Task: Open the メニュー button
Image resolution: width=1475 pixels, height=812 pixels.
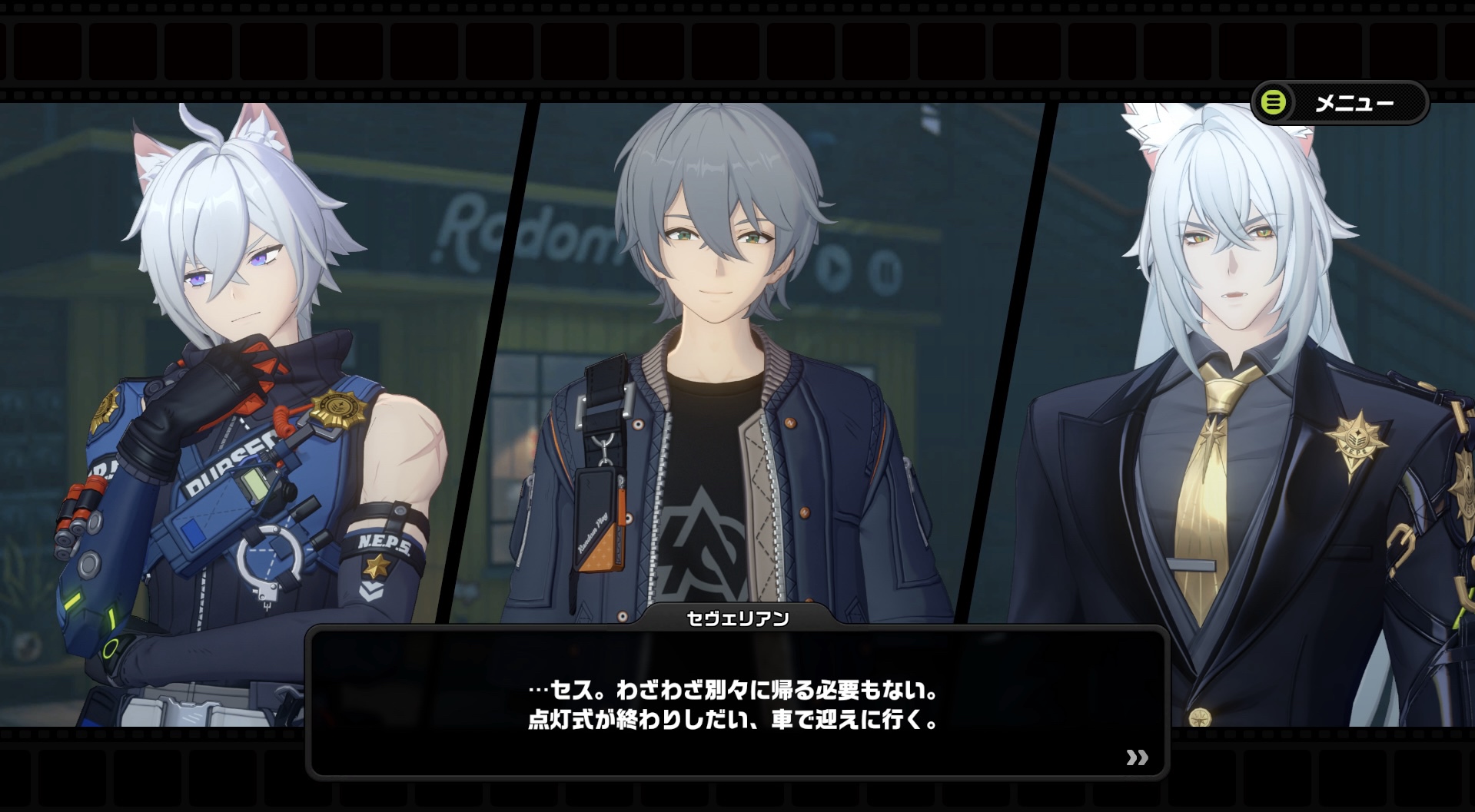Action: coord(1340,102)
